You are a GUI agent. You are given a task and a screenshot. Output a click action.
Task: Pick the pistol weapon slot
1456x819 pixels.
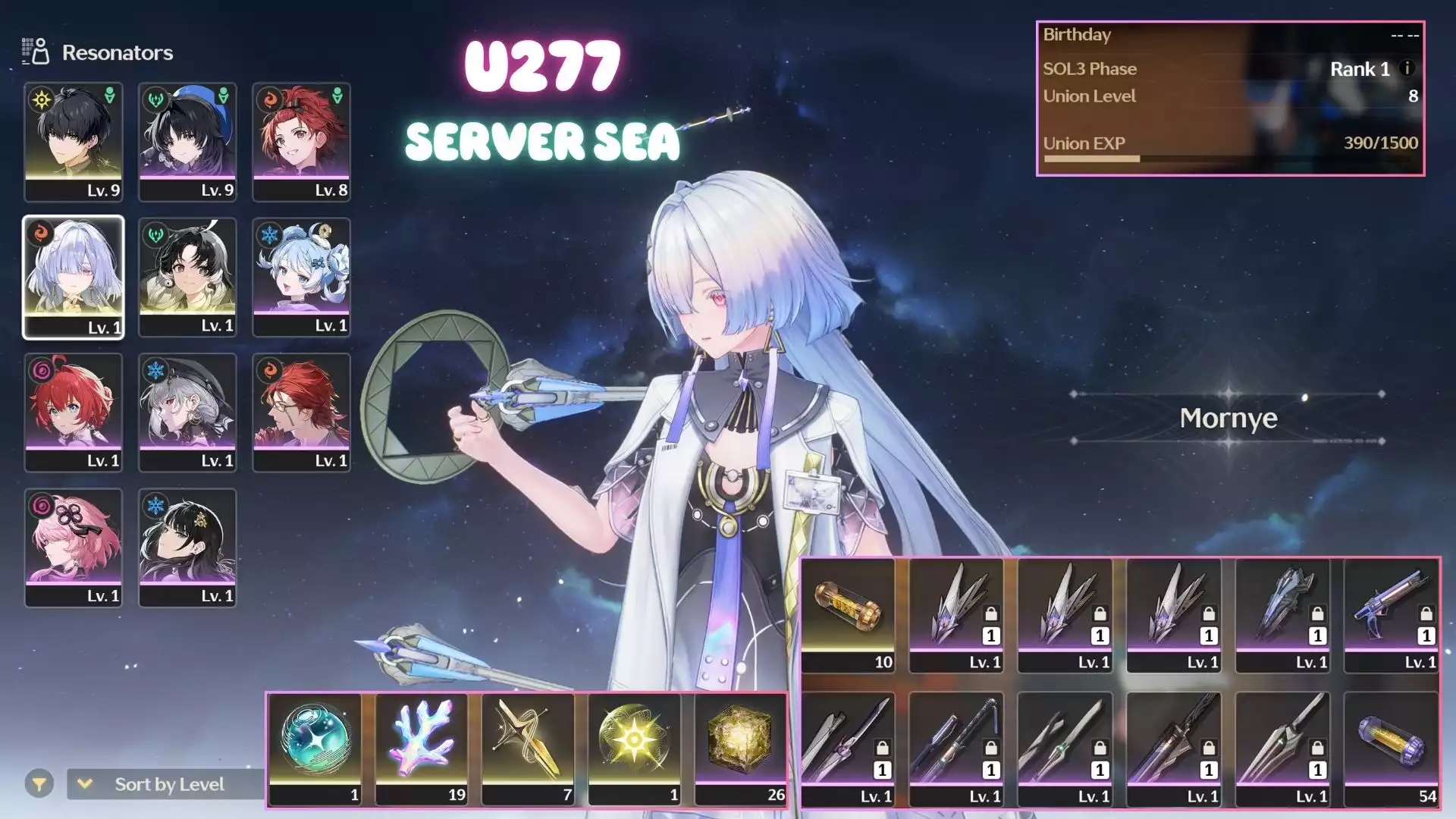pos(1391,615)
